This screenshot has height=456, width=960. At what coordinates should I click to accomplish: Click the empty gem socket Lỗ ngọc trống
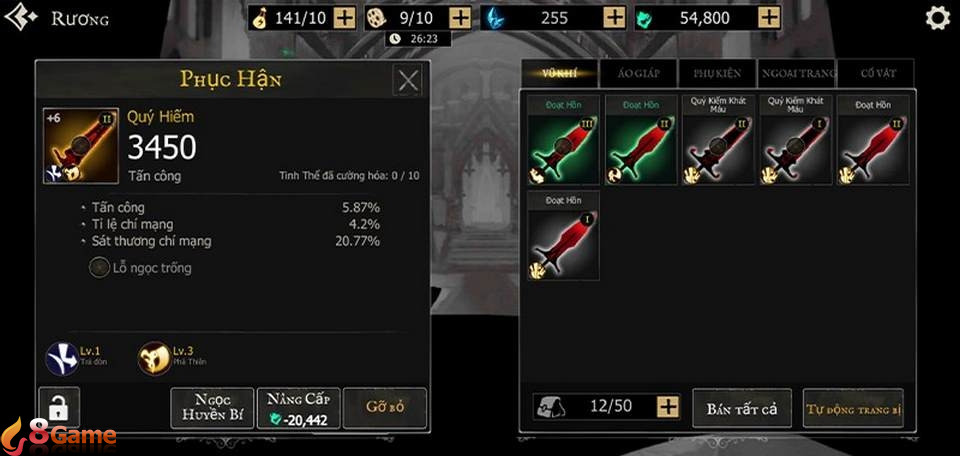pyautogui.click(x=101, y=268)
